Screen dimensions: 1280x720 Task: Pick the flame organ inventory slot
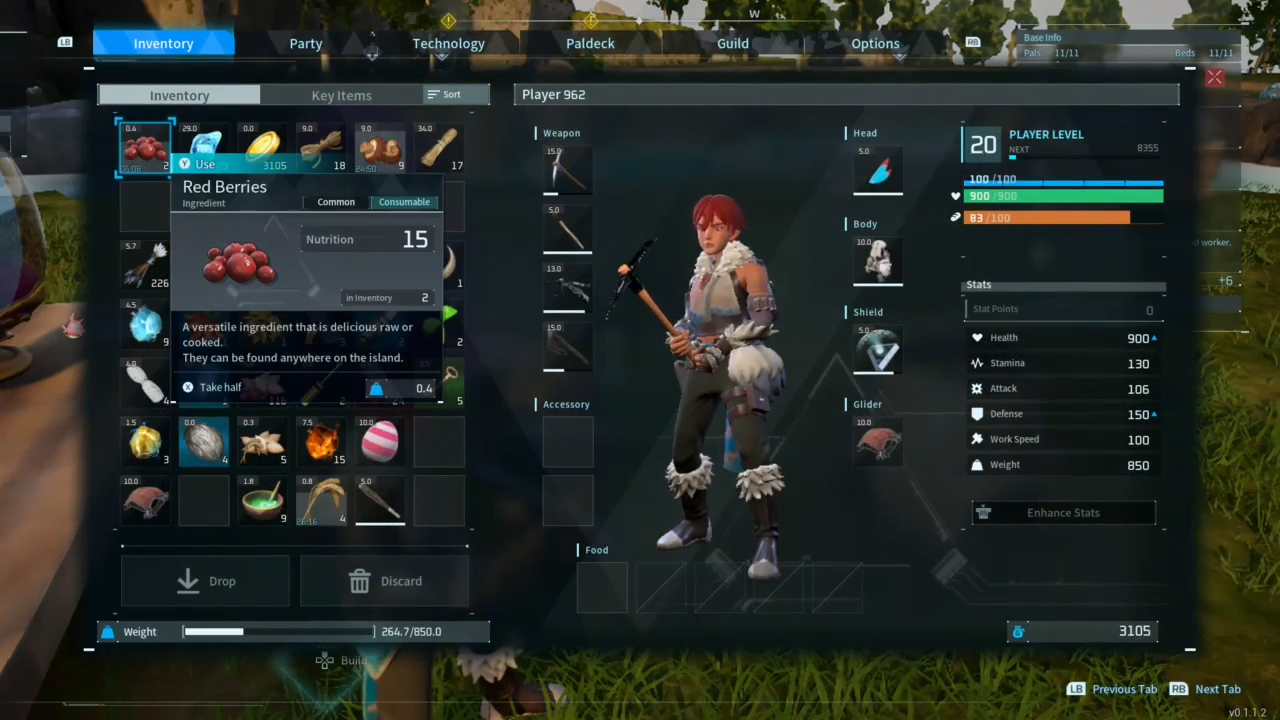tap(322, 441)
